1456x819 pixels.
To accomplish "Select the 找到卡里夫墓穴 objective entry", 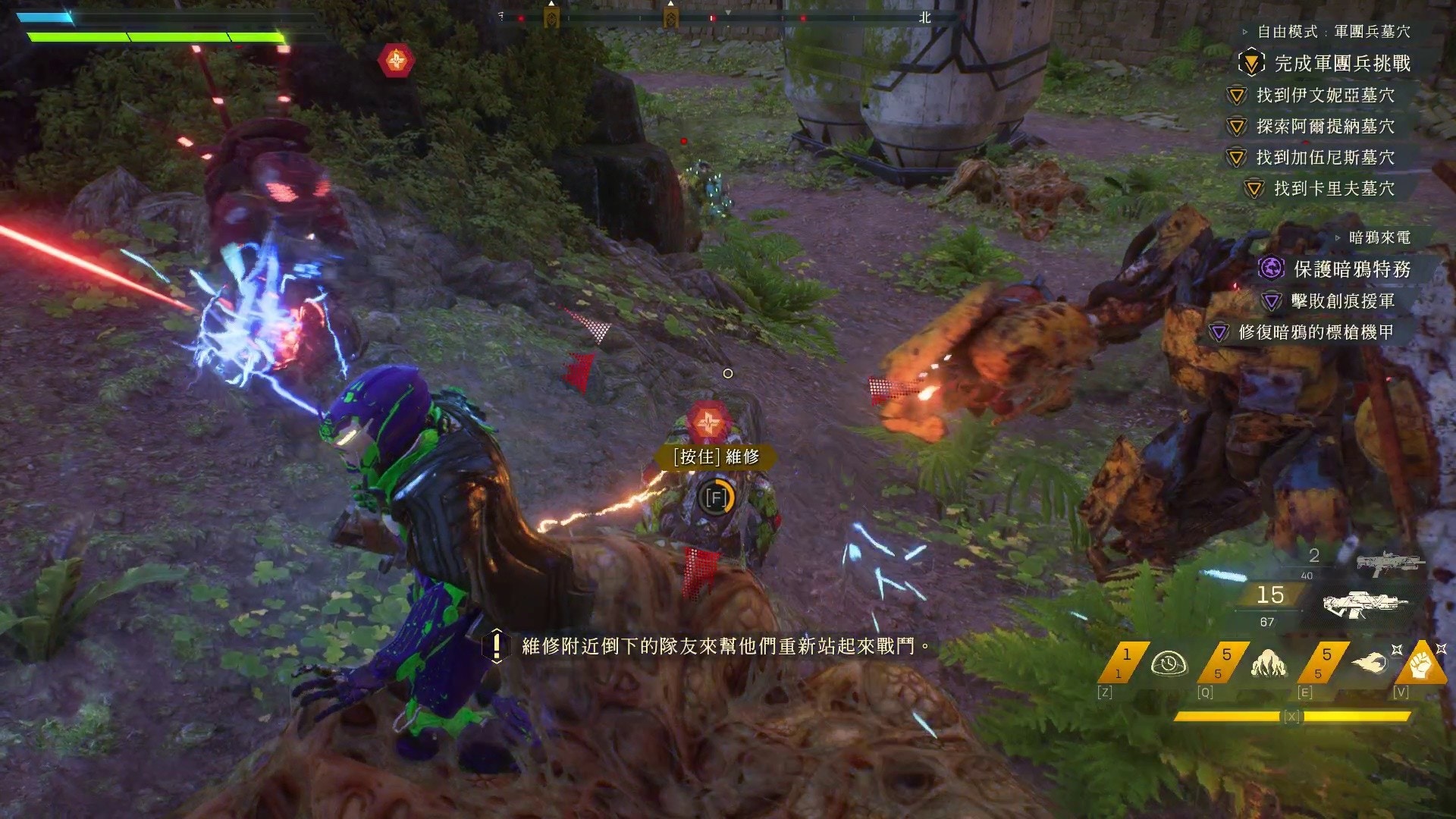I will click(1333, 189).
